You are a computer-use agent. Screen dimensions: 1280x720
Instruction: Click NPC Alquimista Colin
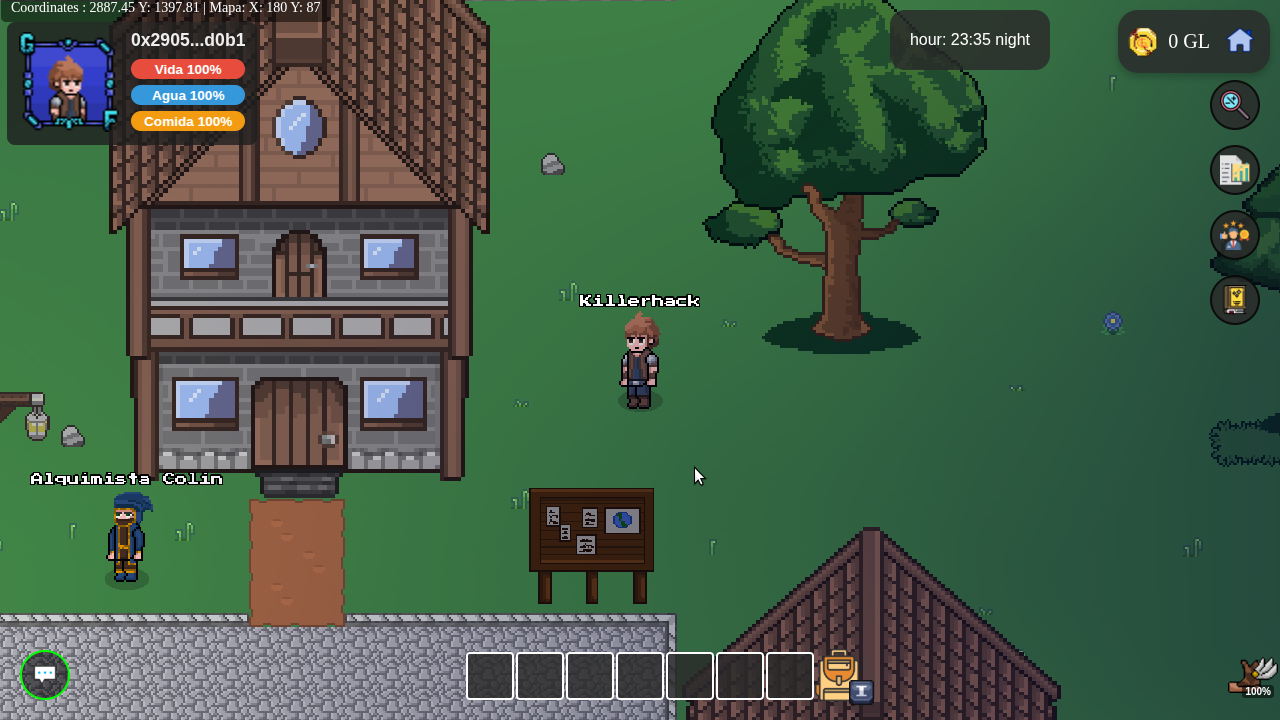tap(126, 540)
